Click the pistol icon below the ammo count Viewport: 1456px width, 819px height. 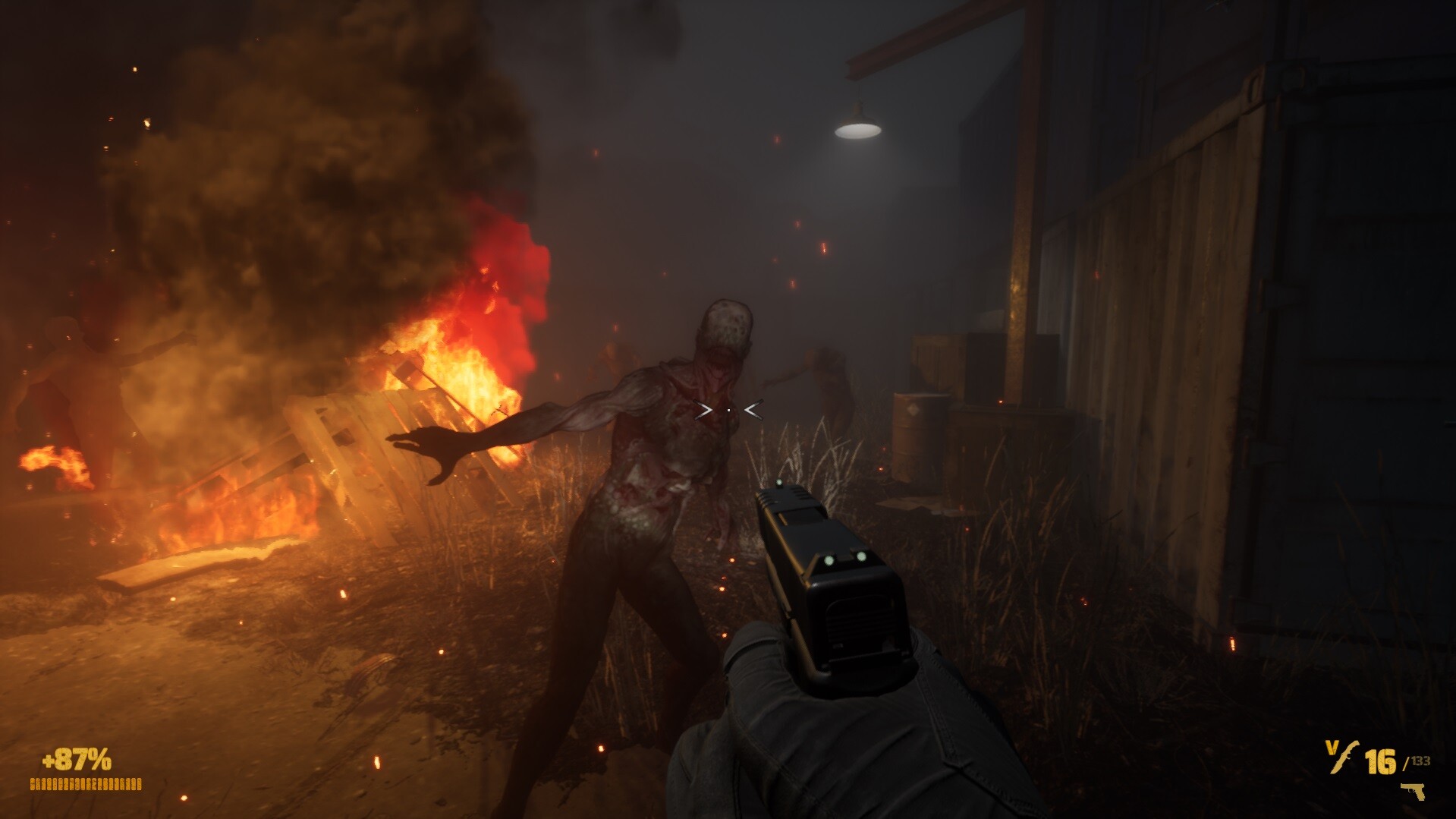pos(1412,792)
